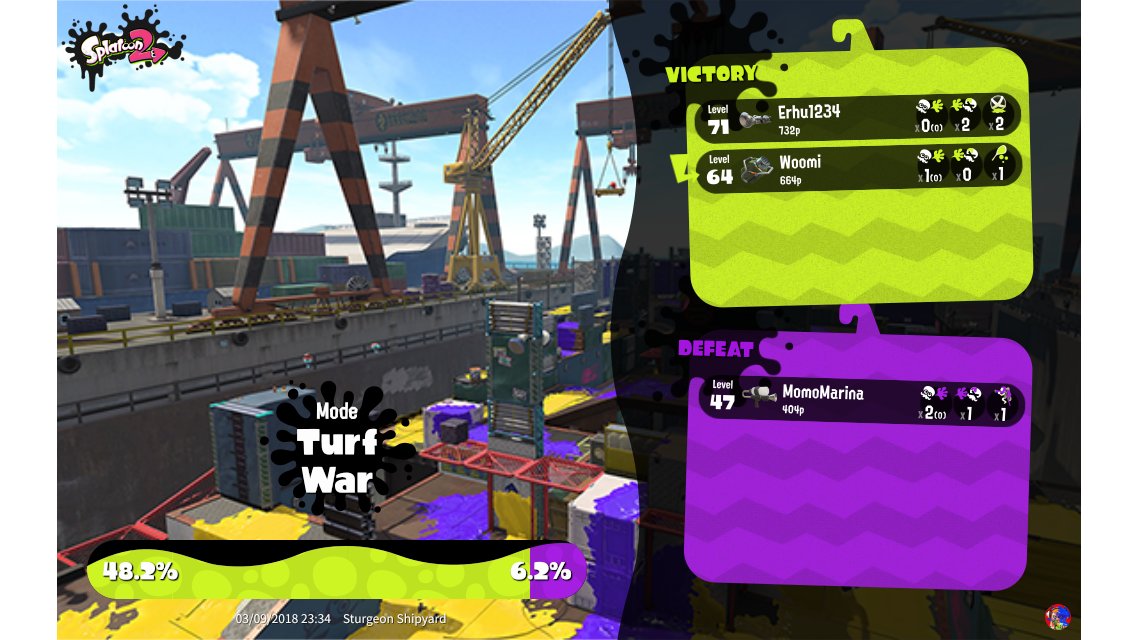Choose MomoMarina's result row on defeated team

[861, 400]
